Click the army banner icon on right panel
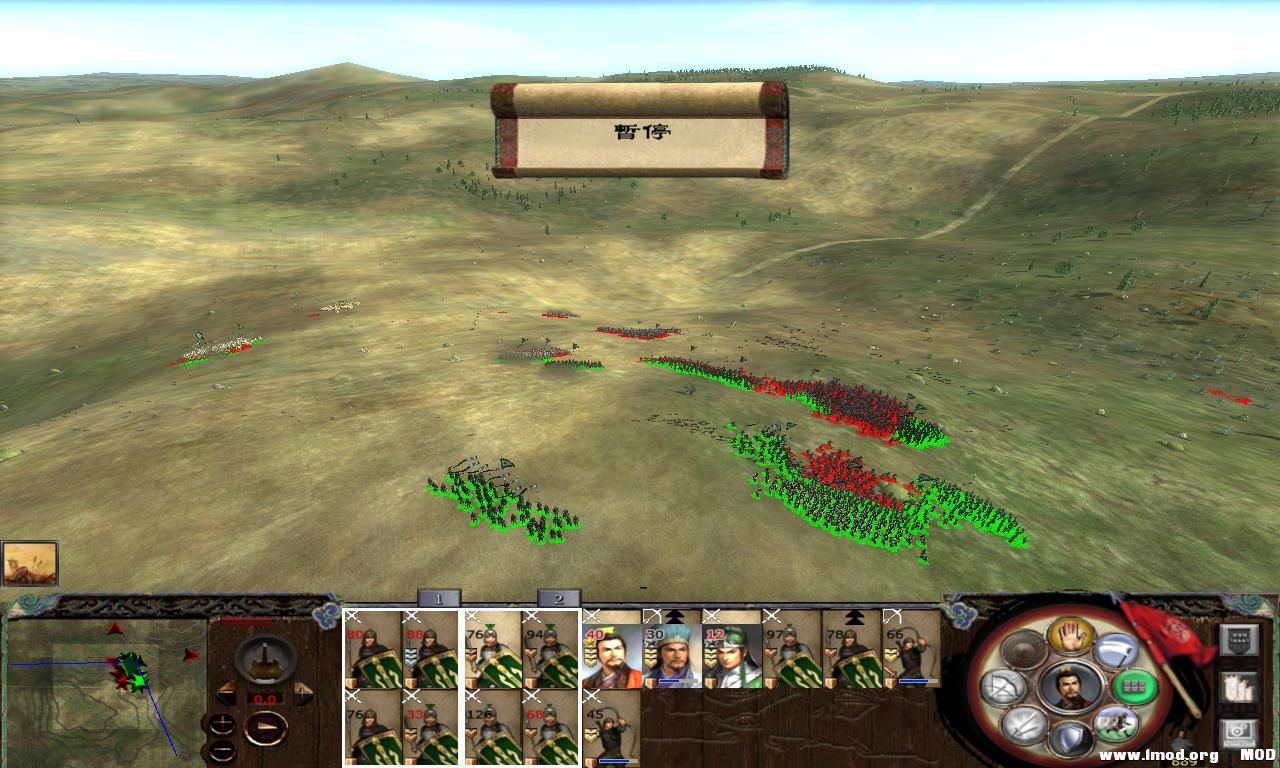The image size is (1280, 768). click(x=1240, y=640)
